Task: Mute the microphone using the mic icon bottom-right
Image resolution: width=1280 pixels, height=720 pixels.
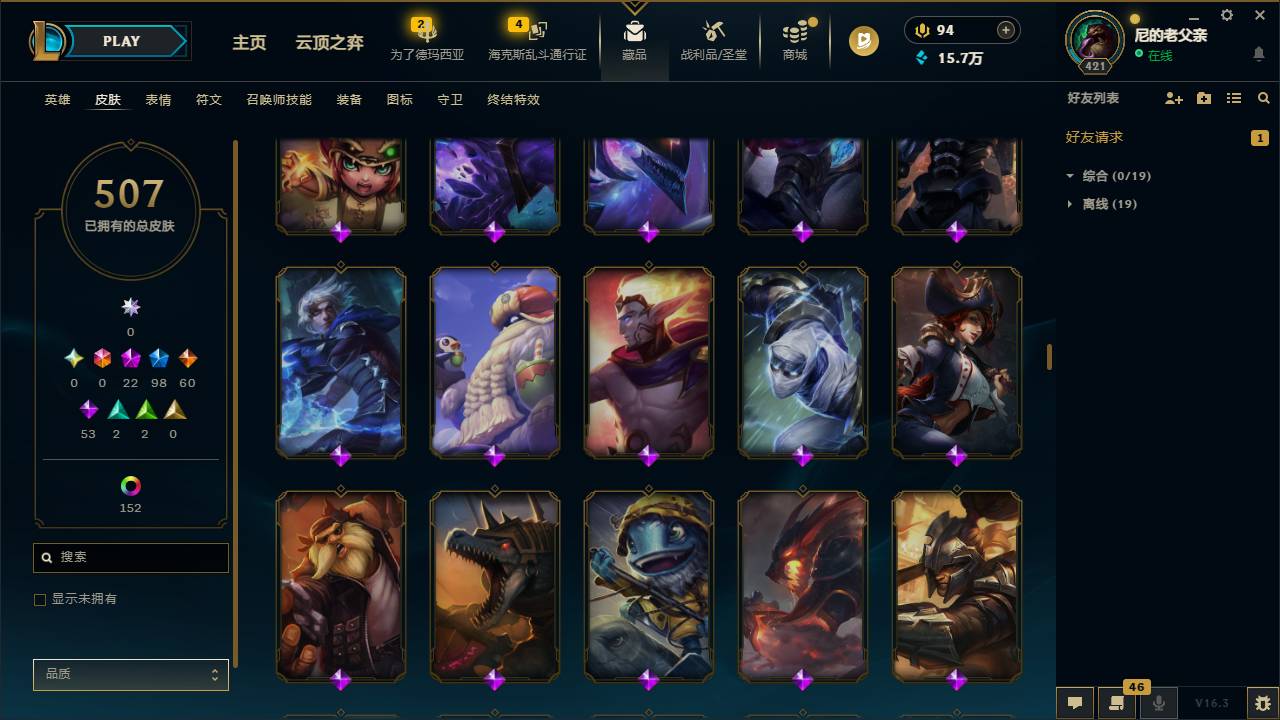Action: [x=1158, y=703]
